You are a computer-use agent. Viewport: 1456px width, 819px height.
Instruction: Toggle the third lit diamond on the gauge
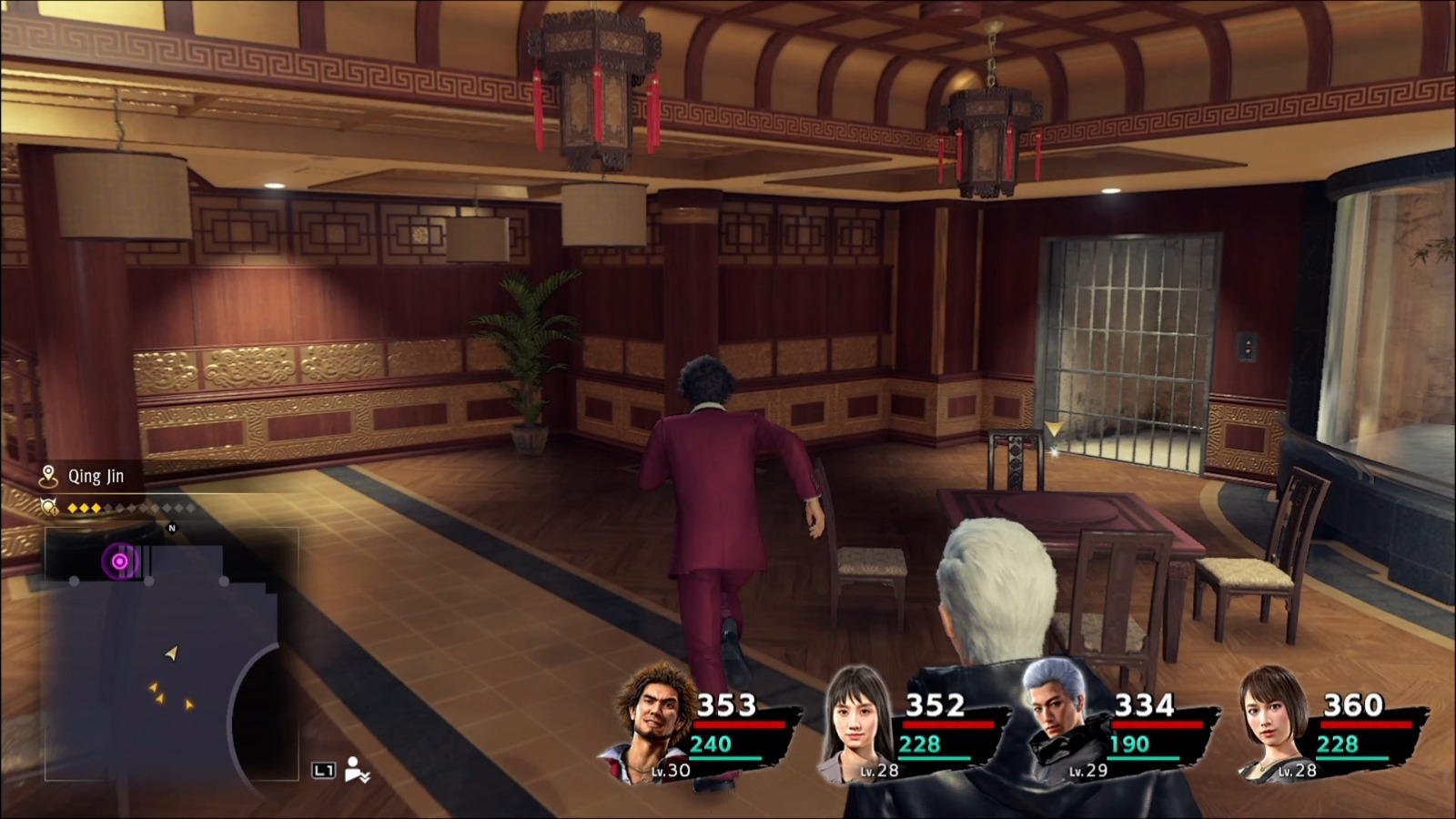click(x=96, y=508)
